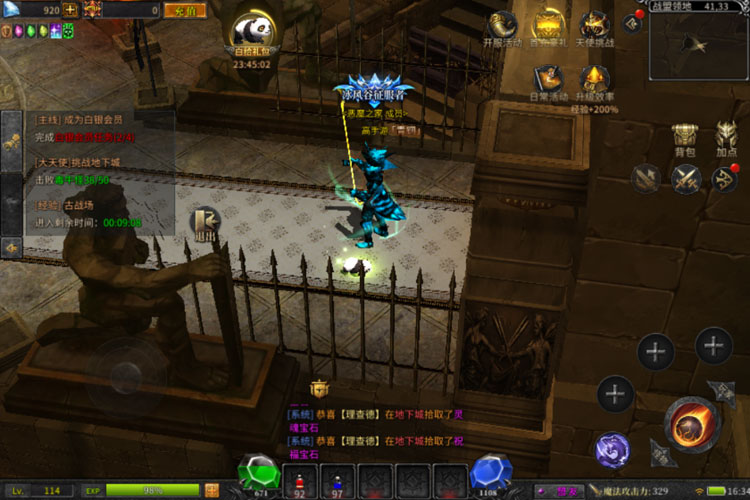Select the main quest silver member entry
This screenshot has height=500, width=750.
click(90, 126)
